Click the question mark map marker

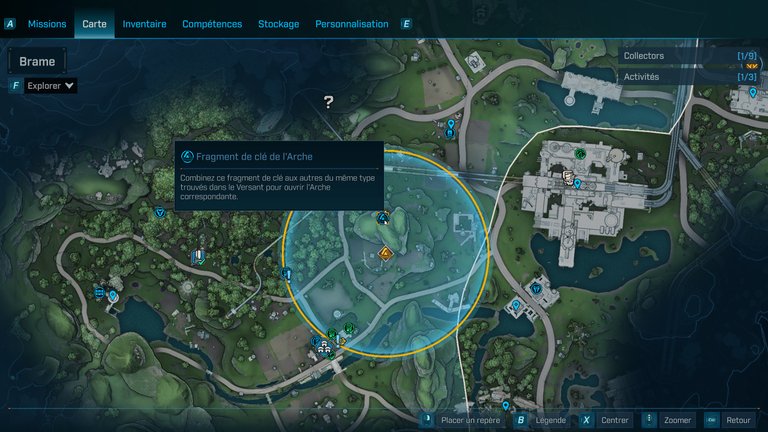(x=328, y=101)
